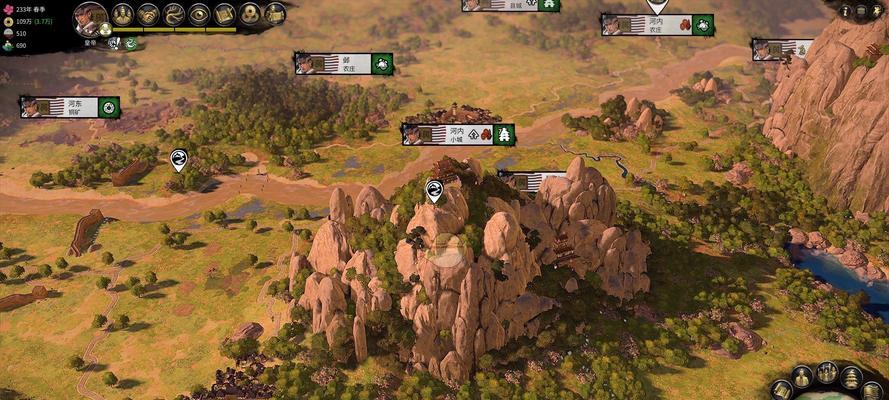Open the scroll records button near minimap

[782, 389]
